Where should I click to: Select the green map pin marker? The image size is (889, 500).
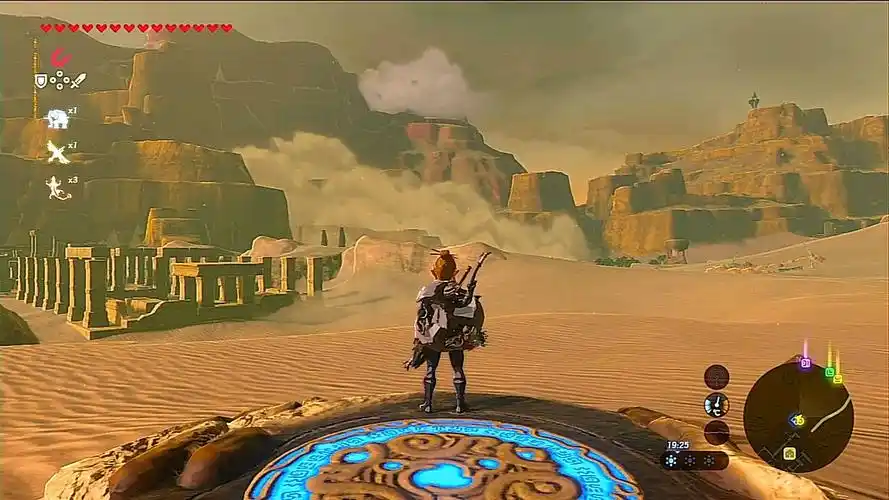tap(829, 371)
